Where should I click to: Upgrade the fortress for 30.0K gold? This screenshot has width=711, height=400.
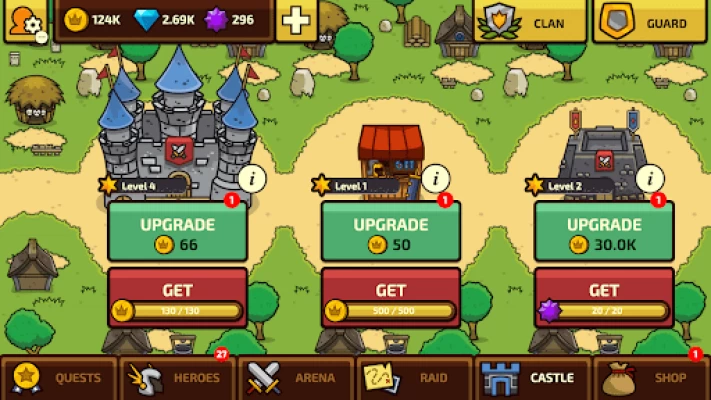coord(603,232)
